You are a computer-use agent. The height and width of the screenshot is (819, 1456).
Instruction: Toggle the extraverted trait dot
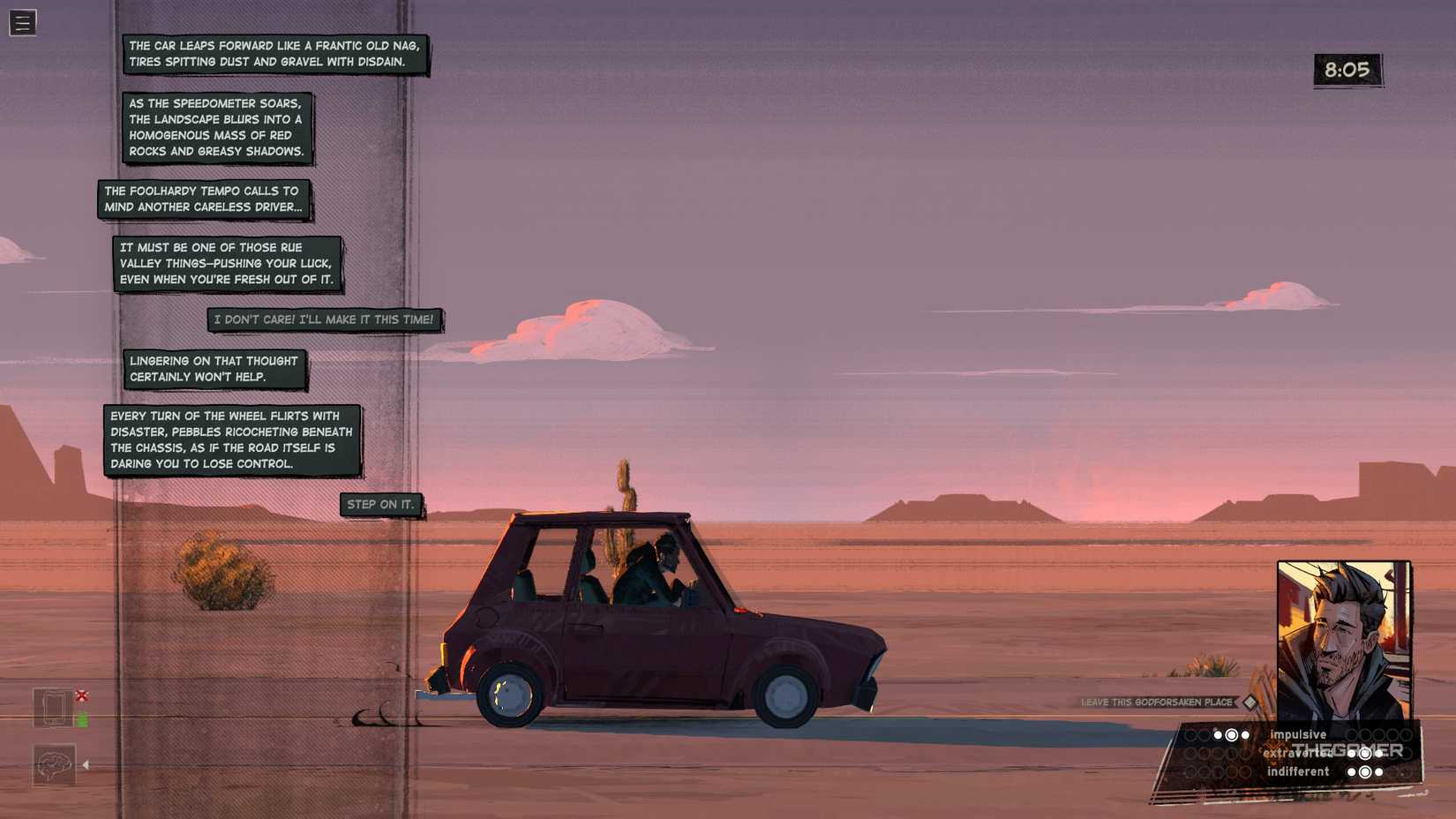[1365, 754]
